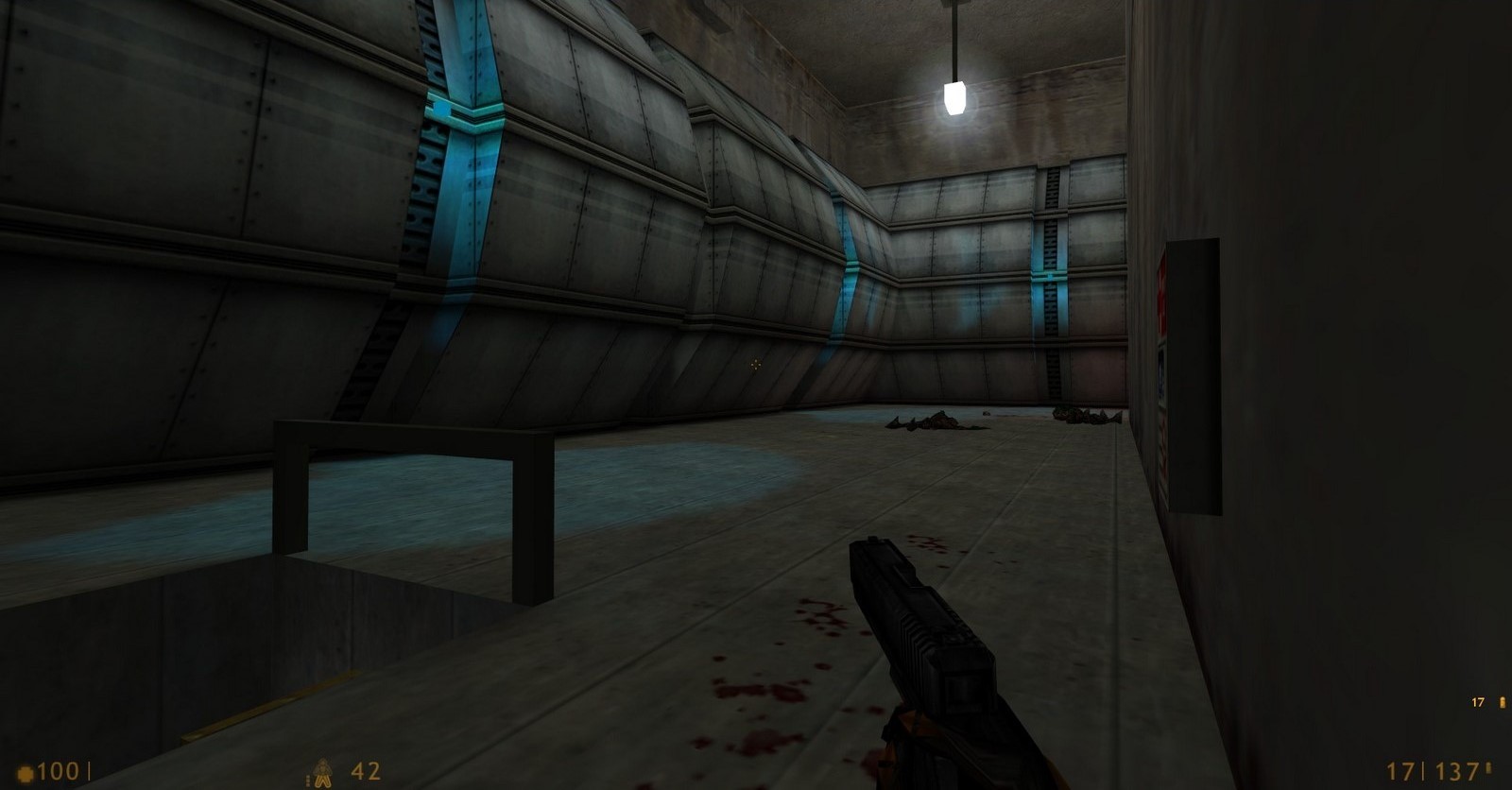Click the crosshair in screen center

pos(755,364)
